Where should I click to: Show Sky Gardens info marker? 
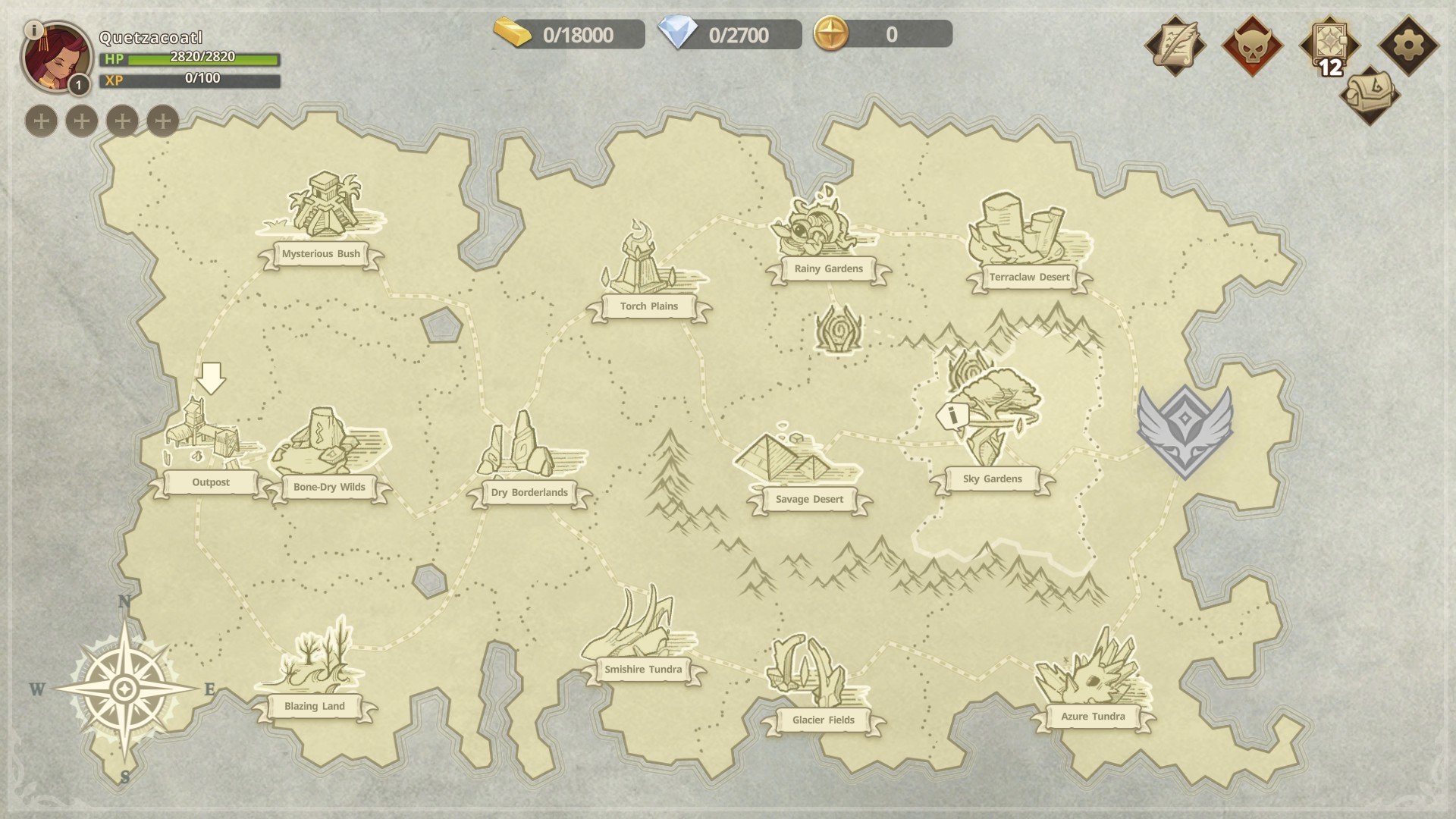point(952,416)
